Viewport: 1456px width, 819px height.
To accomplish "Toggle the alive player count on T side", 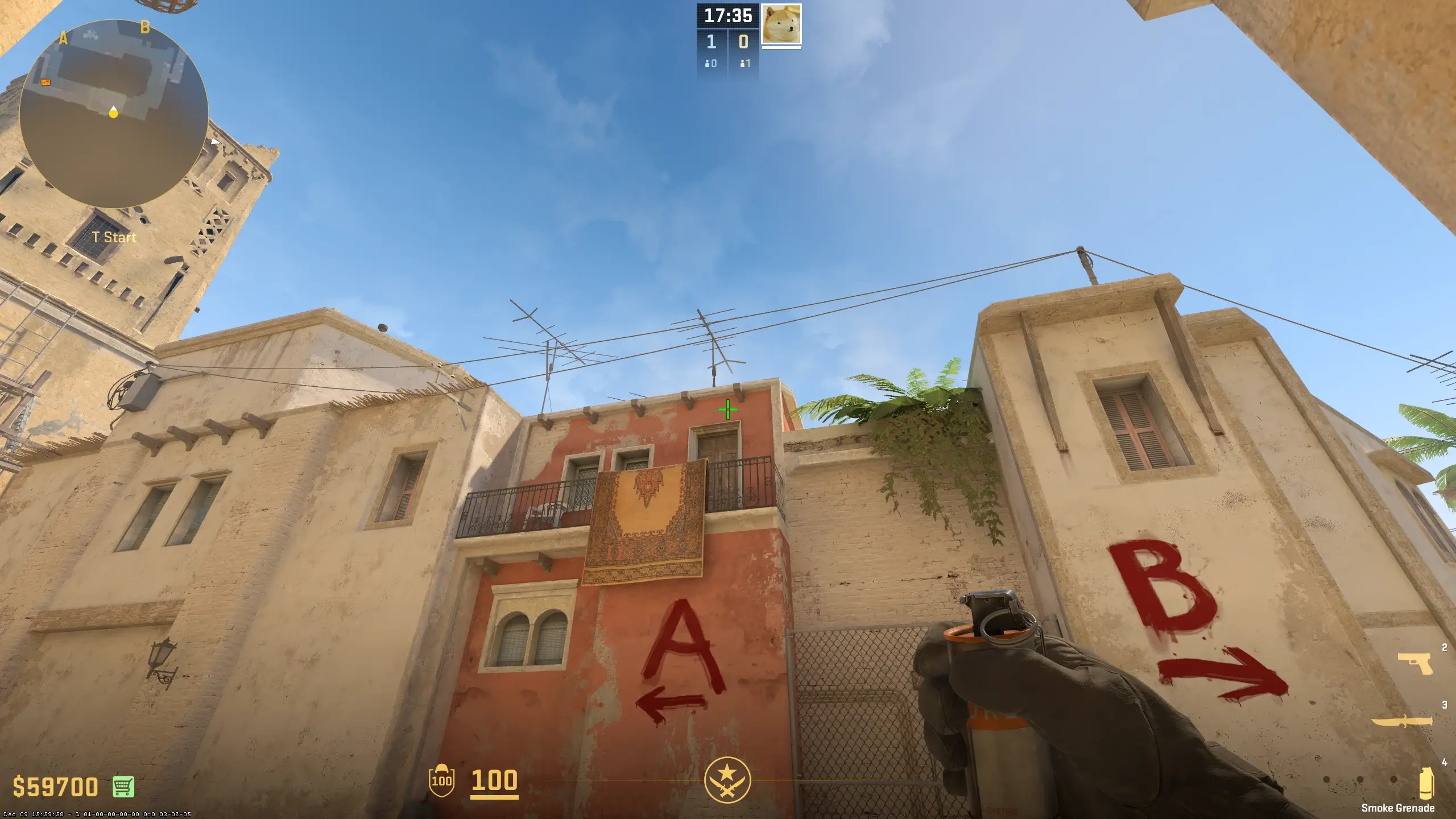I will (746, 63).
